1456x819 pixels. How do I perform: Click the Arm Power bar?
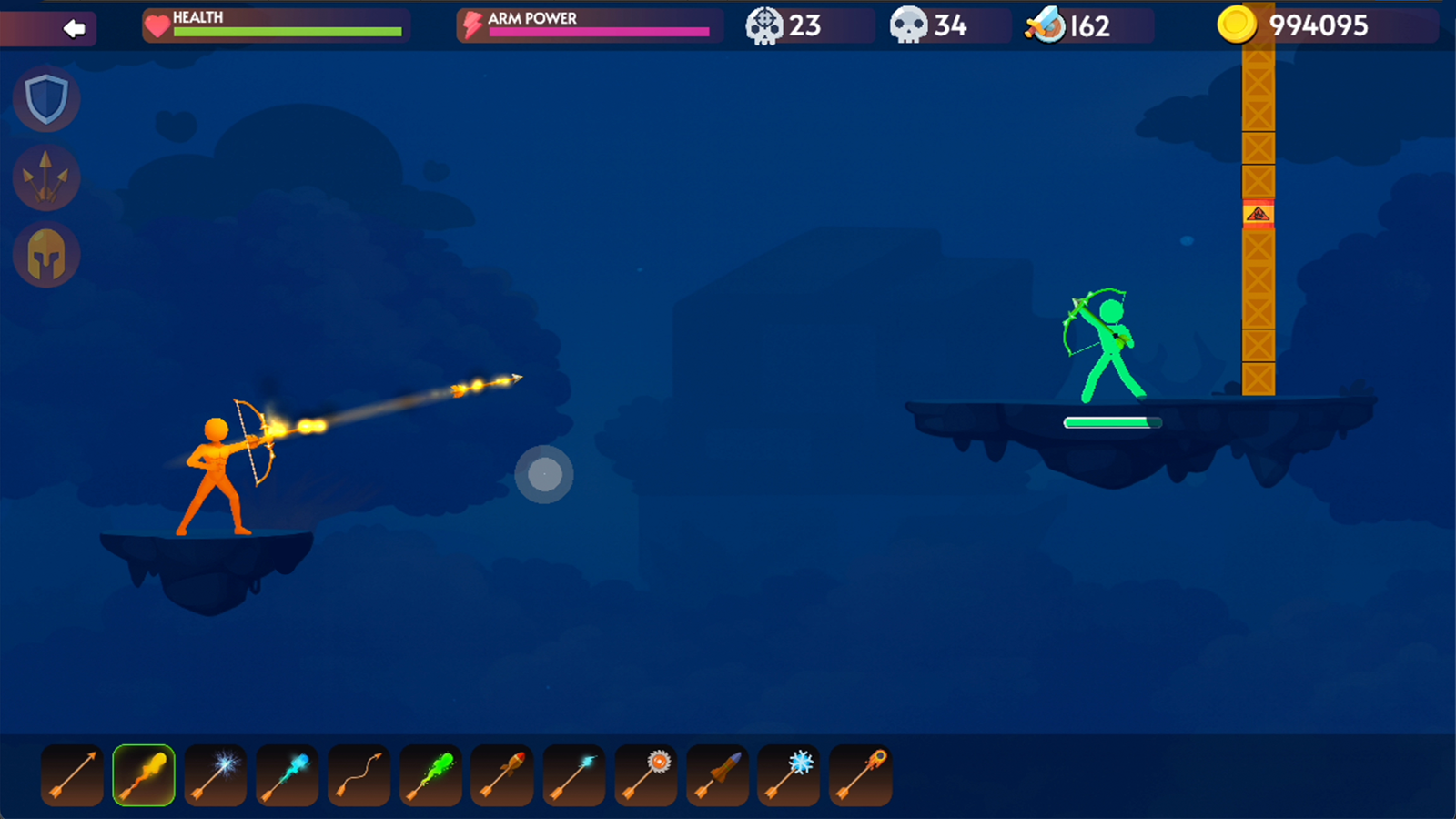click(x=587, y=25)
